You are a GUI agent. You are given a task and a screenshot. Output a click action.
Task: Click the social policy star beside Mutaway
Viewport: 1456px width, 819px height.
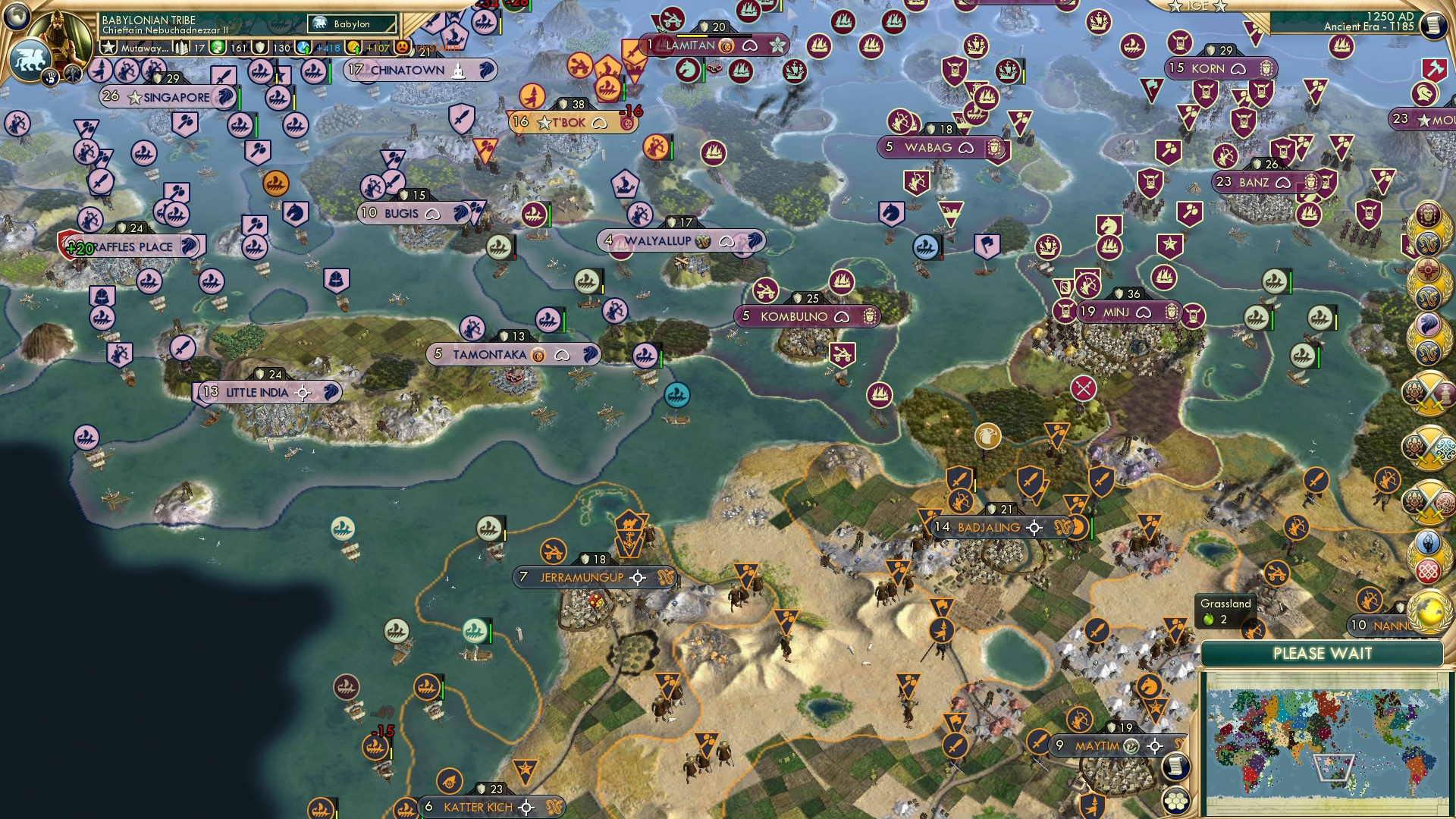point(109,47)
